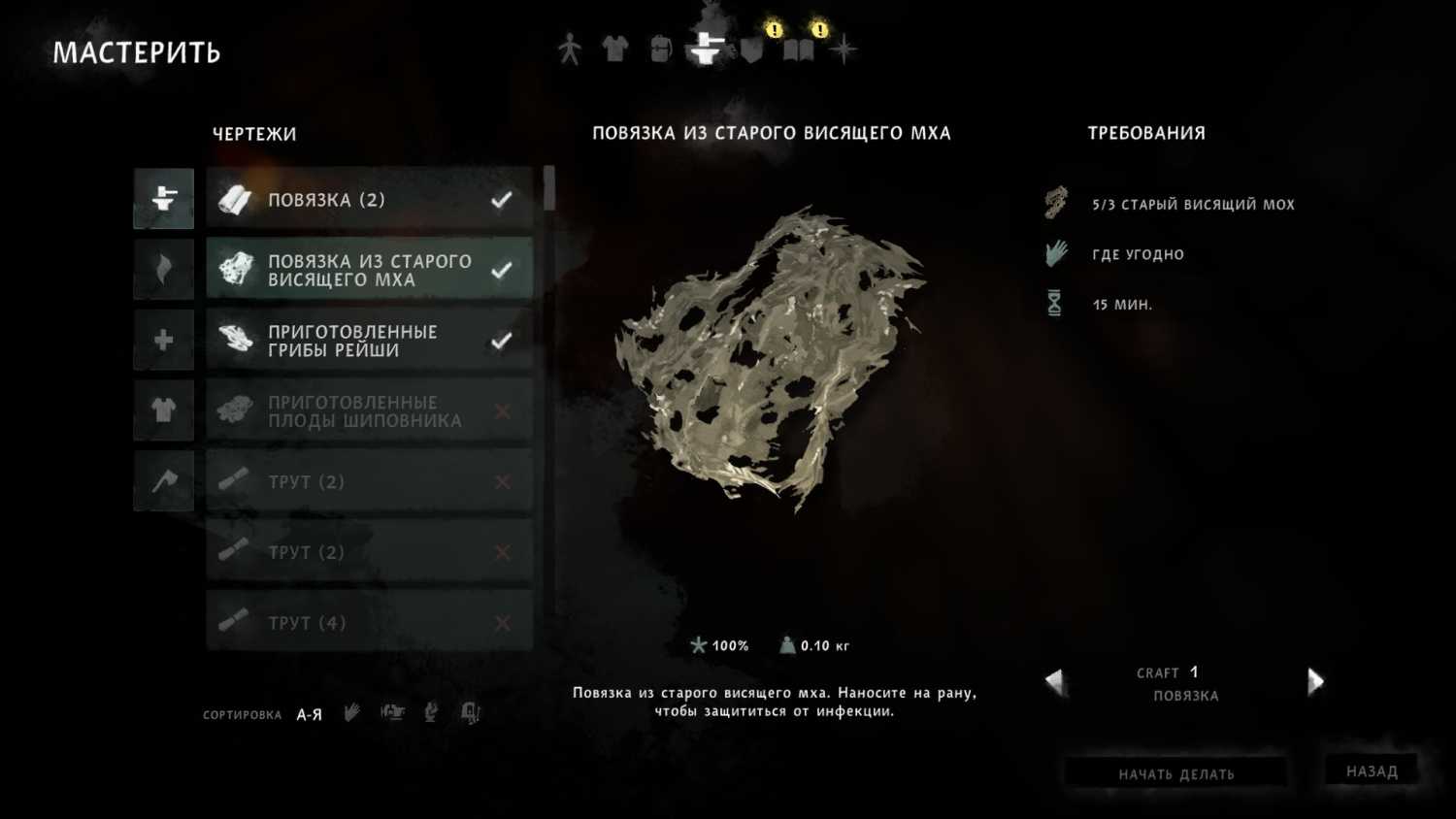Increase craft quantity with right arrow
Viewport: 1456px width, 819px height.
1315,681
